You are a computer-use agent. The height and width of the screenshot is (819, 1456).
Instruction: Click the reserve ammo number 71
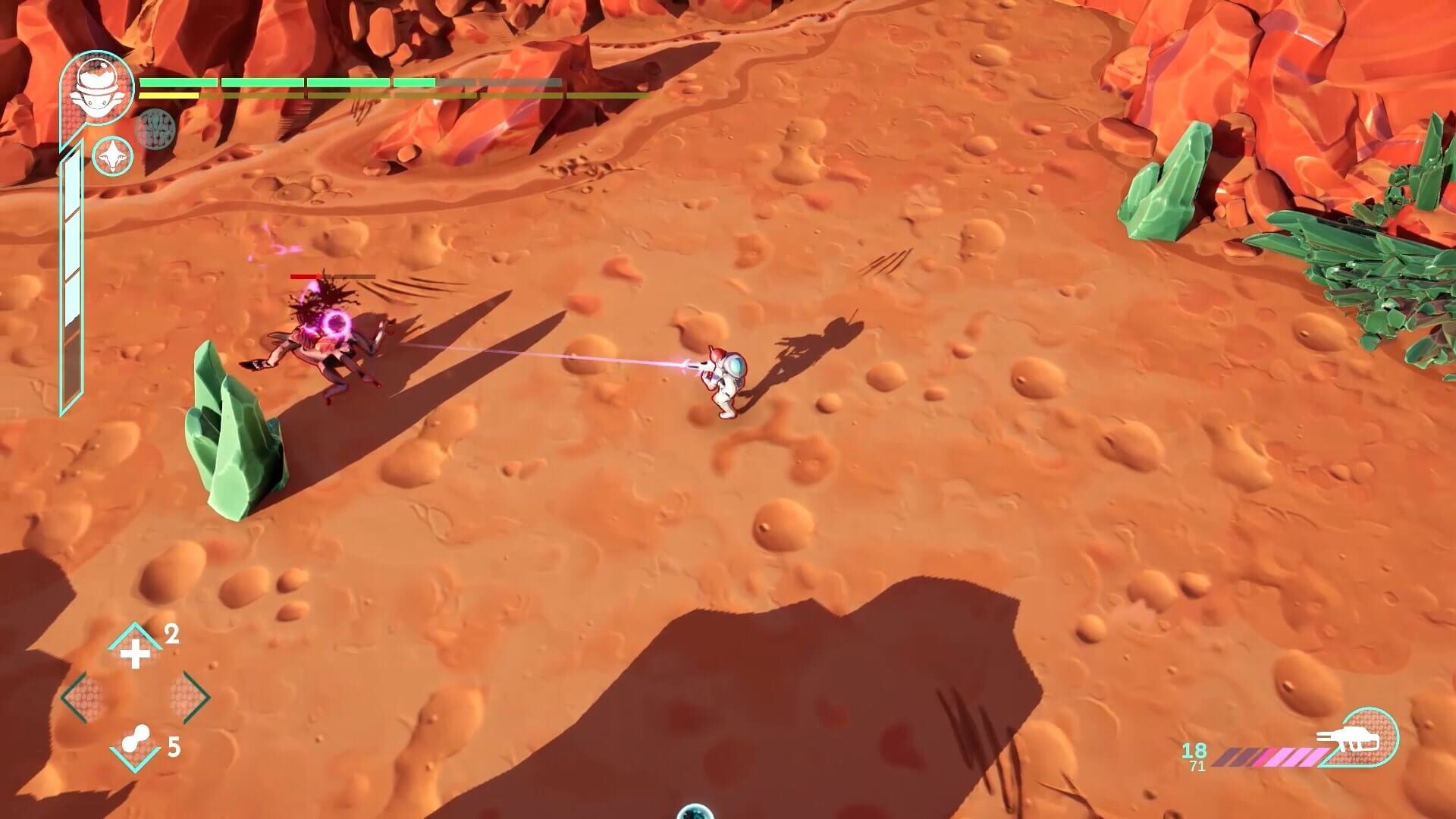(1197, 765)
